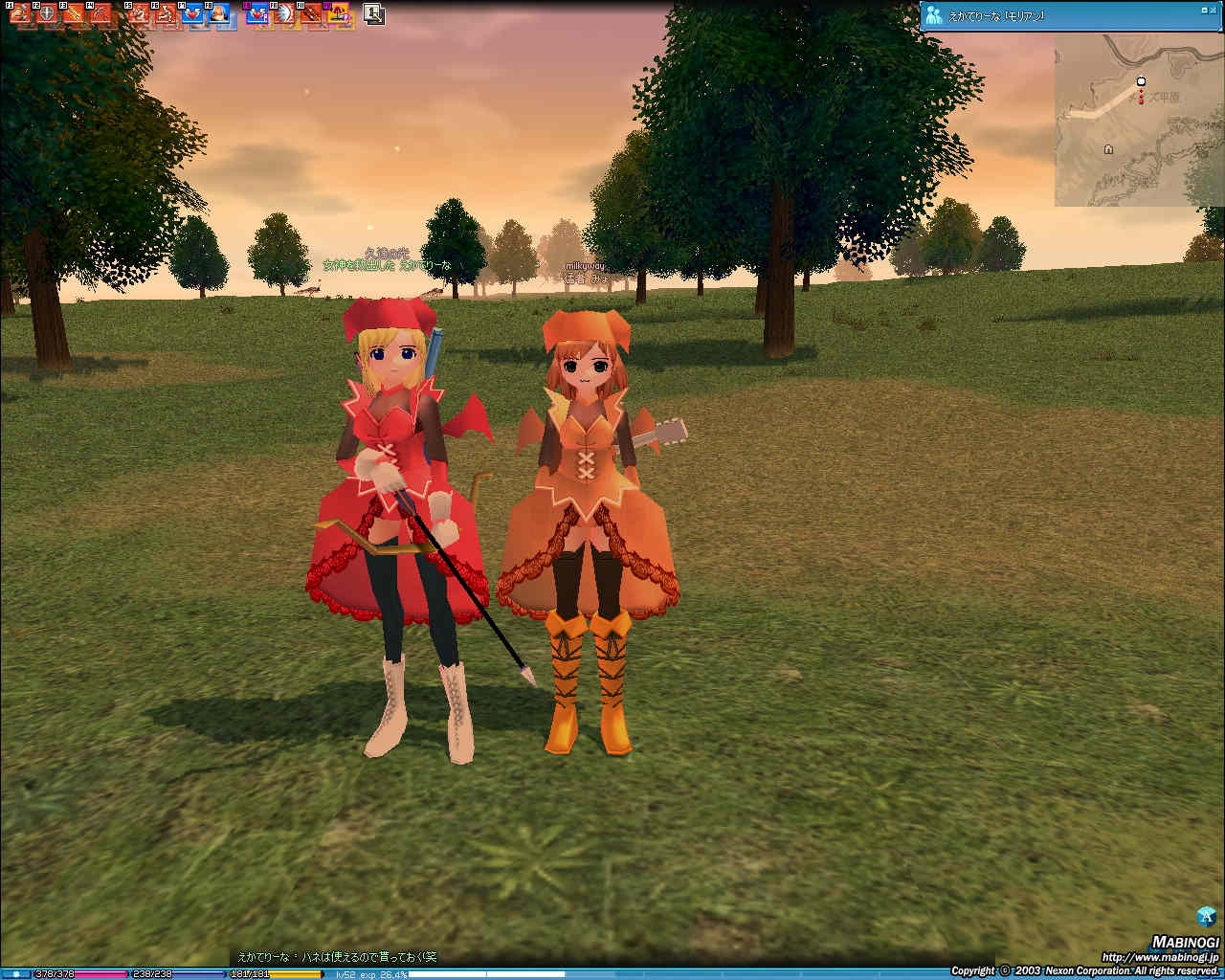Click the gate marker on the minimap
Viewport: 1225px width, 980px height.
[x=1108, y=149]
